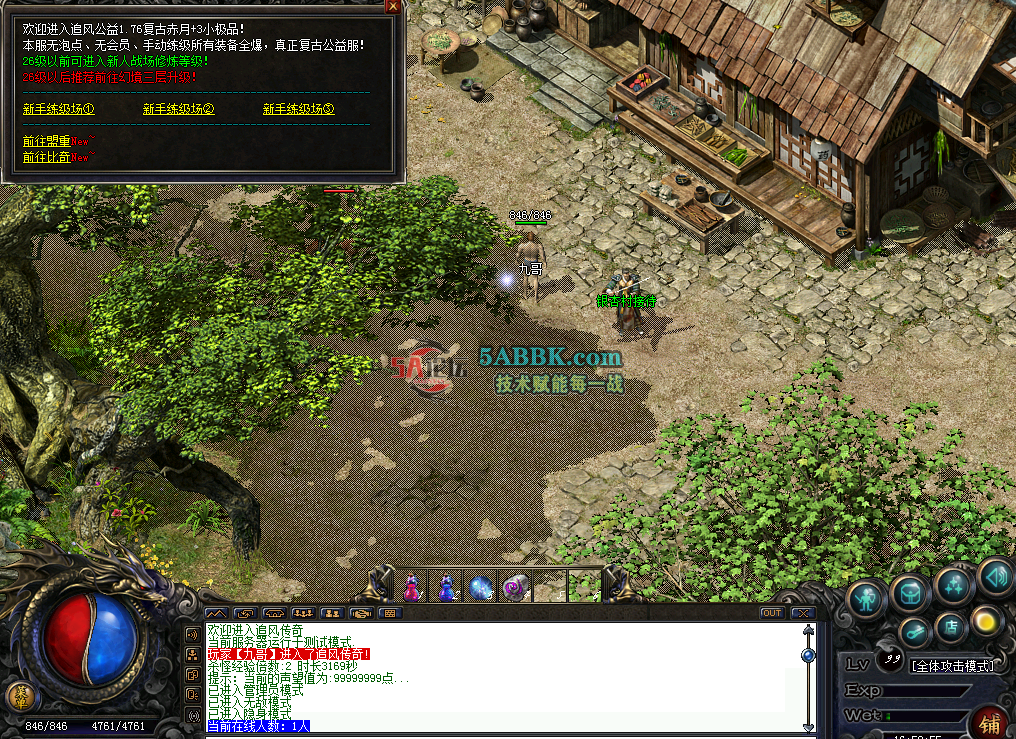1016x739 pixels.
Task: Open the character equipment panel icon
Action: click(867, 598)
